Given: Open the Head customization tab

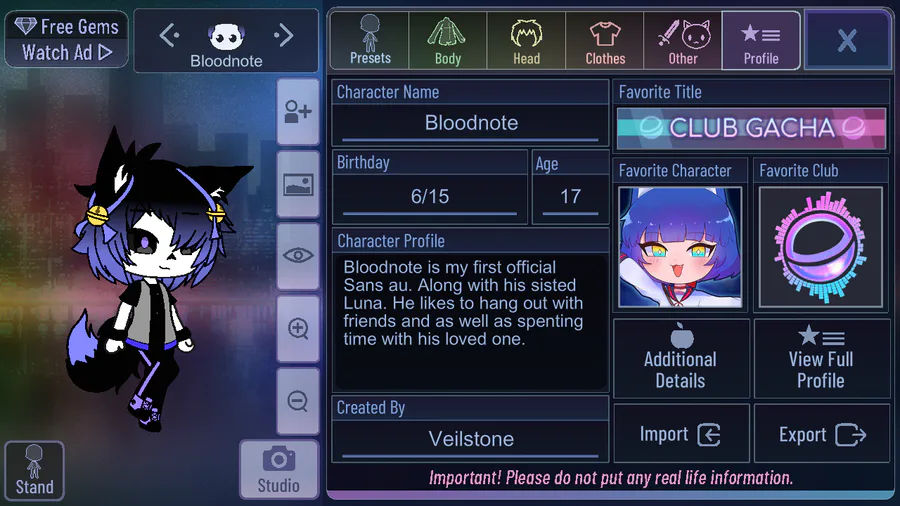Looking at the screenshot, I should (x=526, y=41).
